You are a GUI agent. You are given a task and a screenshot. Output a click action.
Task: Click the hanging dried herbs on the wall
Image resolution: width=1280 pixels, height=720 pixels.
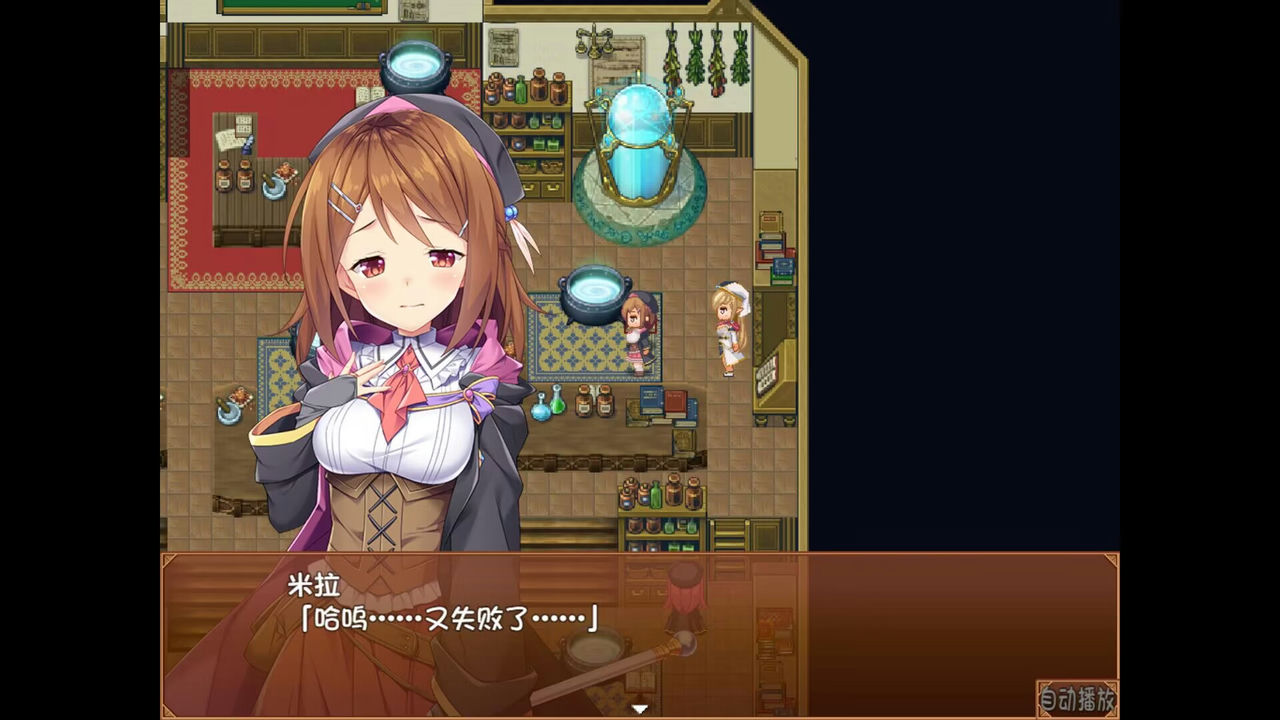[700, 60]
